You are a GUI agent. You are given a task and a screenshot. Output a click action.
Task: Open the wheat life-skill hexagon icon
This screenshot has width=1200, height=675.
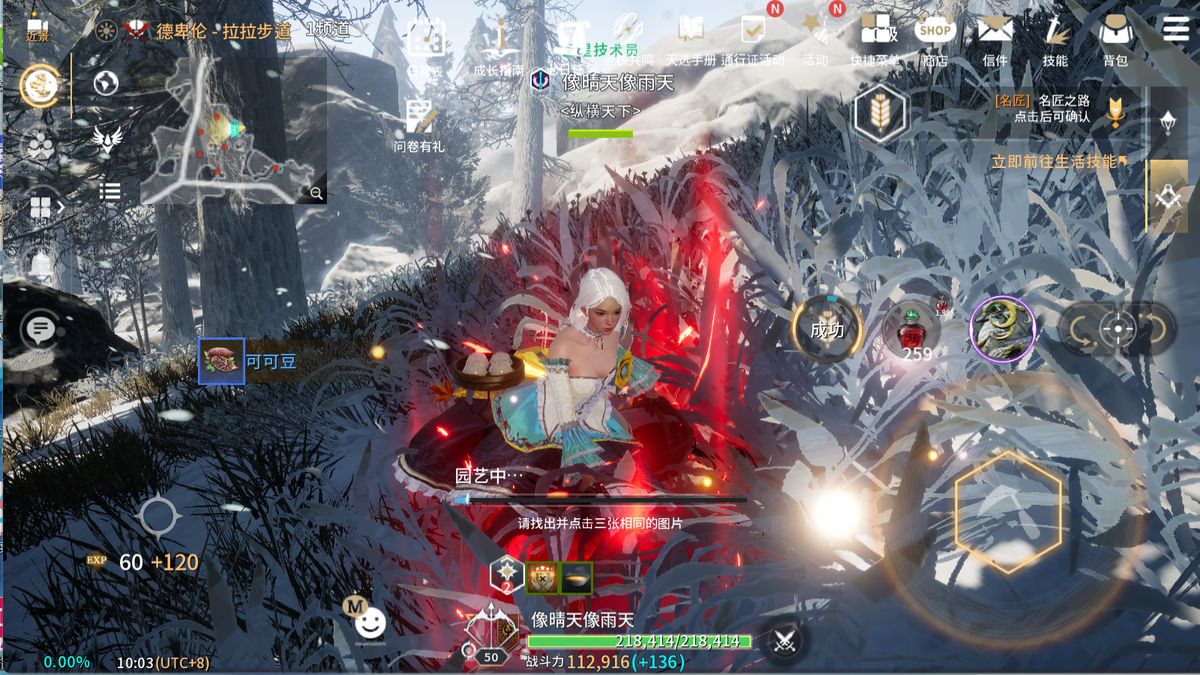coord(880,113)
